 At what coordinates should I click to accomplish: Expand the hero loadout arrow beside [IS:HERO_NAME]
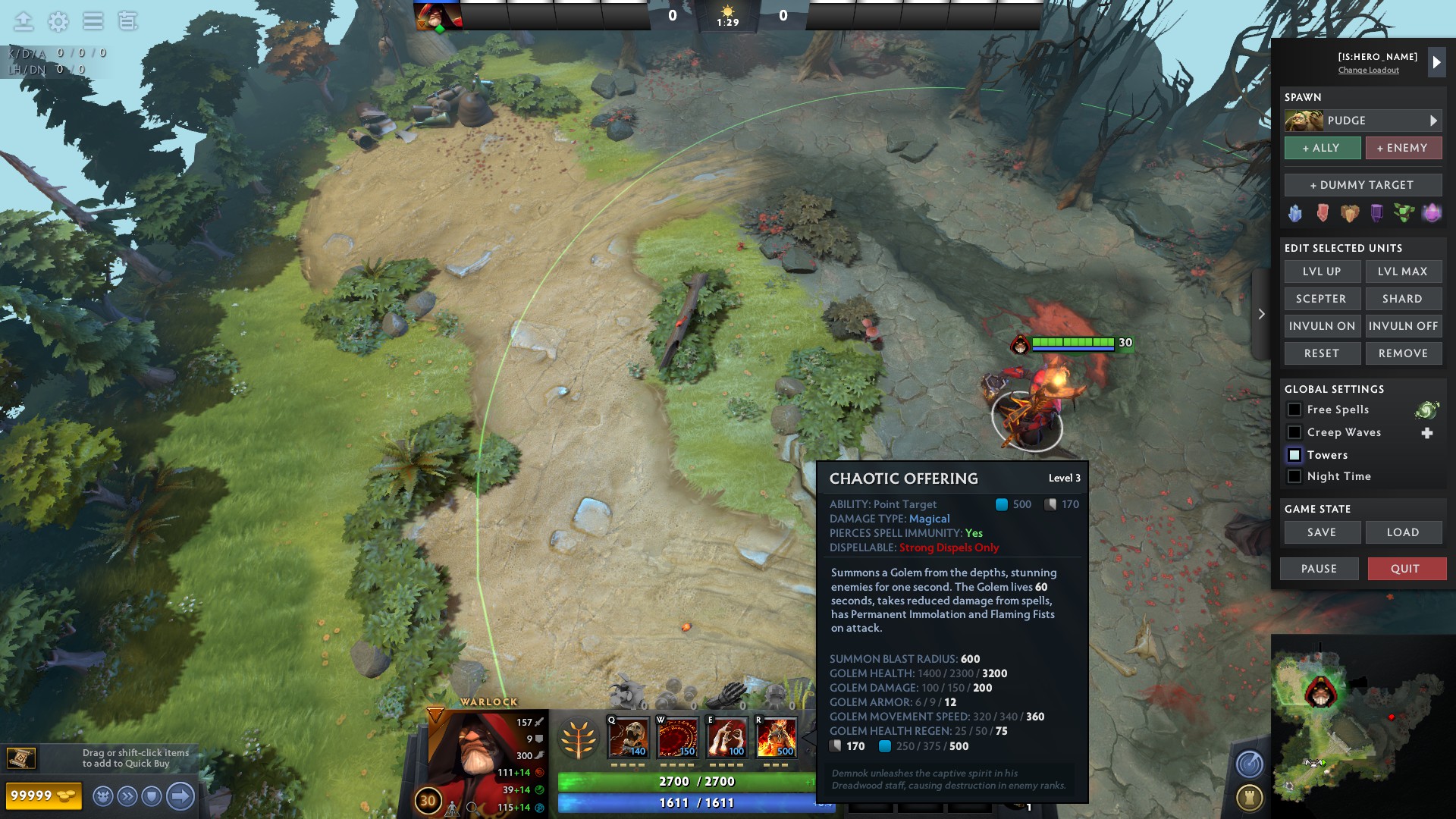click(x=1437, y=63)
